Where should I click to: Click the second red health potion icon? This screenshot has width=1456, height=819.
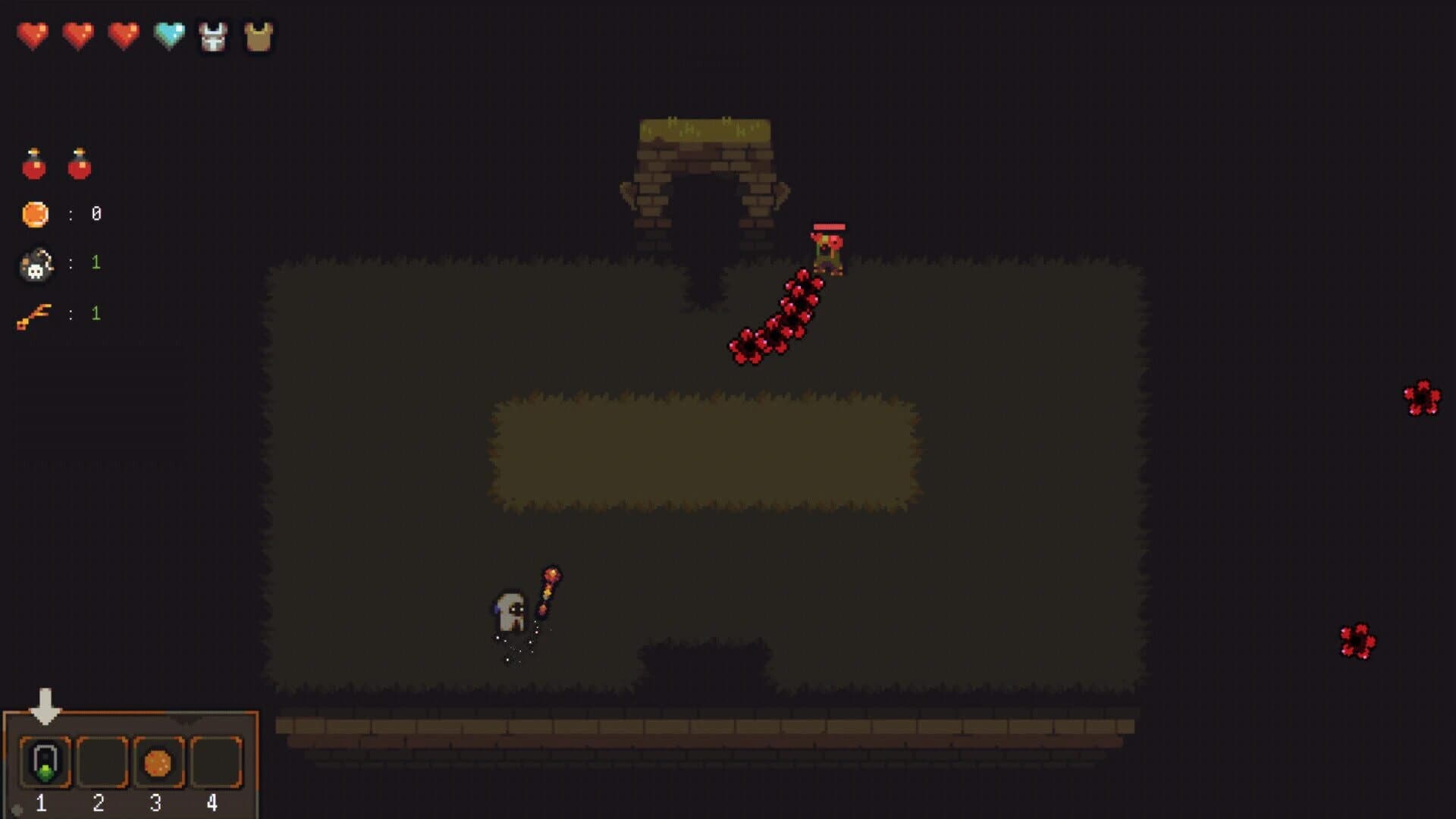pos(80,164)
